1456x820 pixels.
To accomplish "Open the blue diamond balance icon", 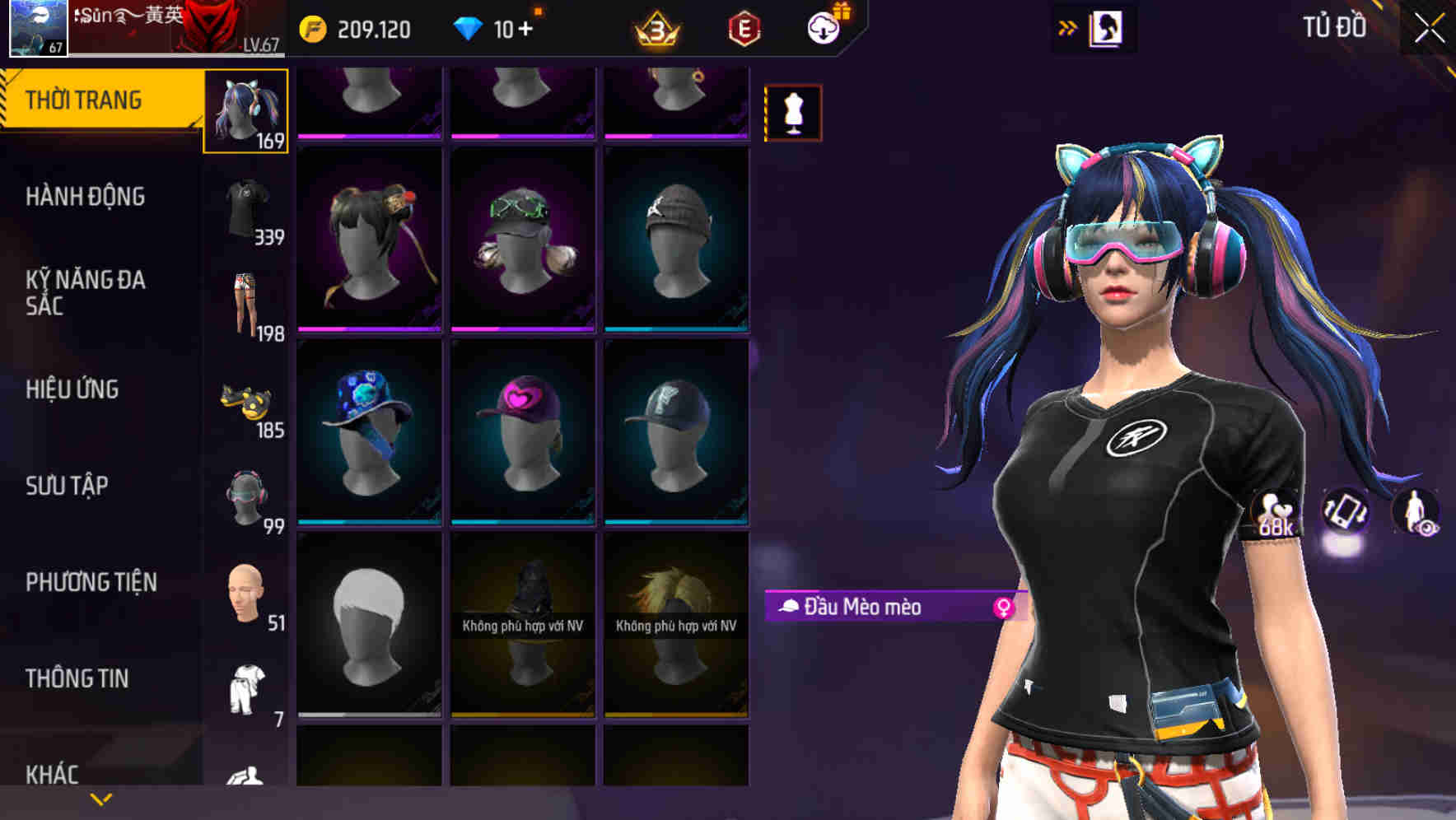I will (469, 27).
